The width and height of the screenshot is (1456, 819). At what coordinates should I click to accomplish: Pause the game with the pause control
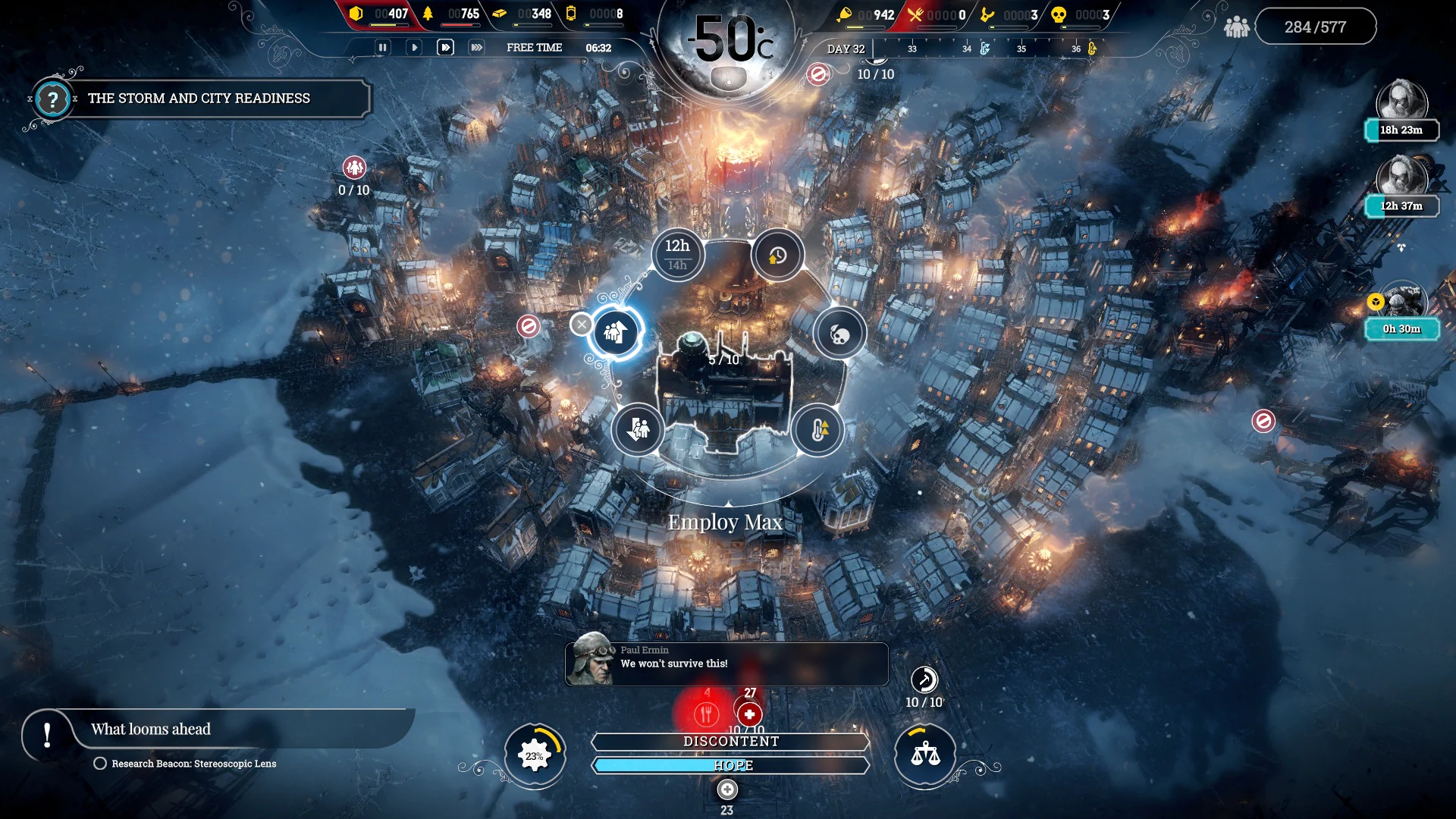(x=383, y=47)
